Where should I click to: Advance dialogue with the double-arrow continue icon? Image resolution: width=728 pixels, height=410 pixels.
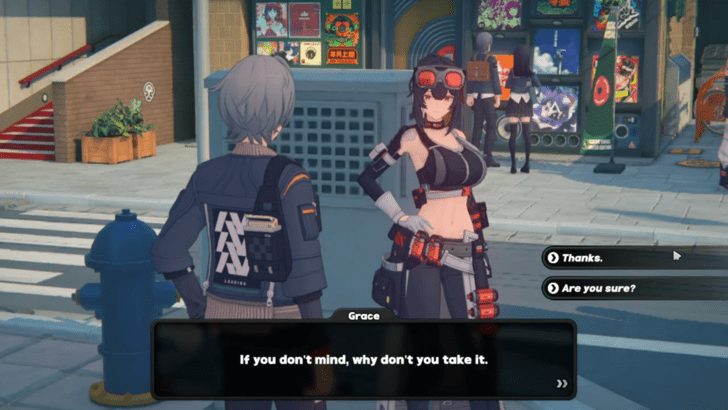click(562, 383)
